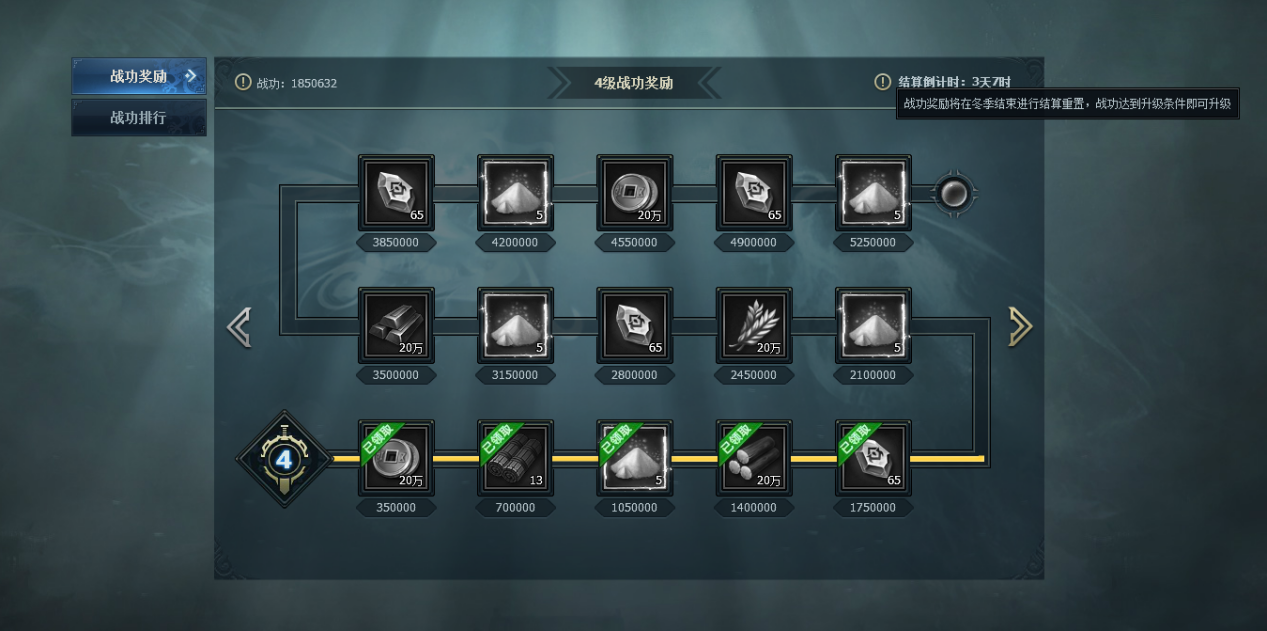Select the claimed bundle reward at 700000
Image resolution: width=1267 pixels, height=631 pixels.
(515, 458)
